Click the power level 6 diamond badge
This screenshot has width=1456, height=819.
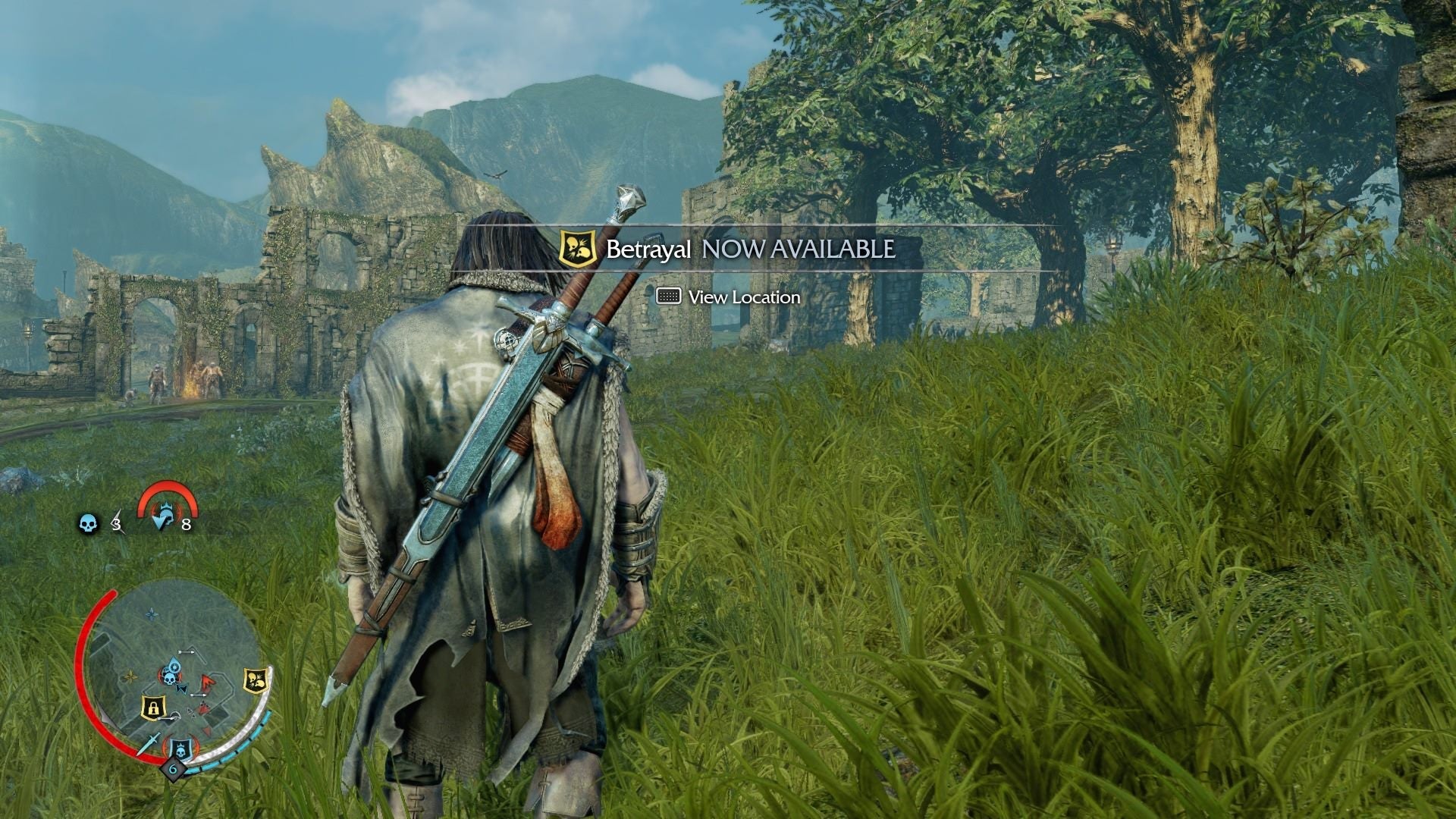[173, 770]
